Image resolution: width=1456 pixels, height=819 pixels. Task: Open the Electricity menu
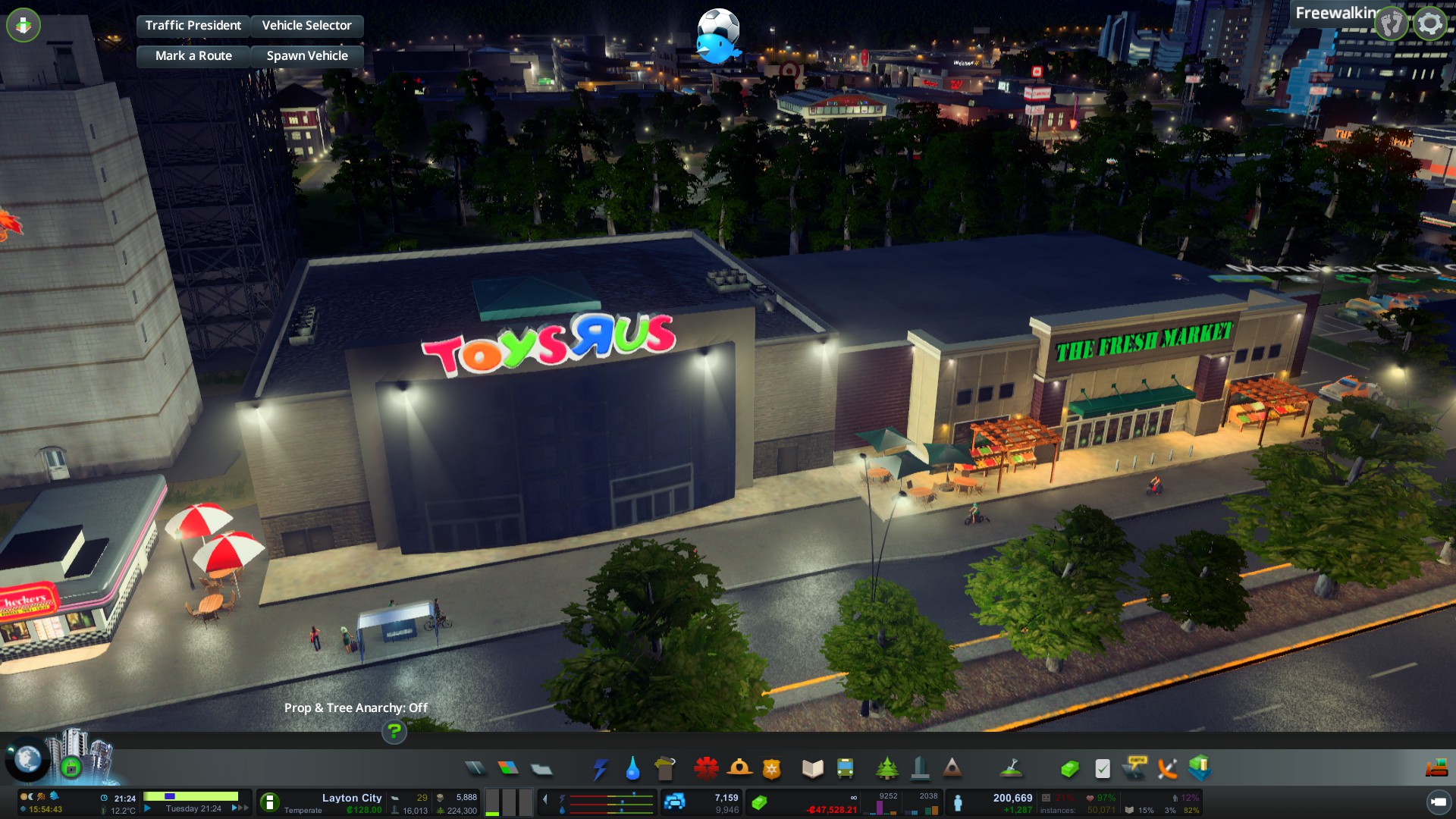click(x=600, y=769)
